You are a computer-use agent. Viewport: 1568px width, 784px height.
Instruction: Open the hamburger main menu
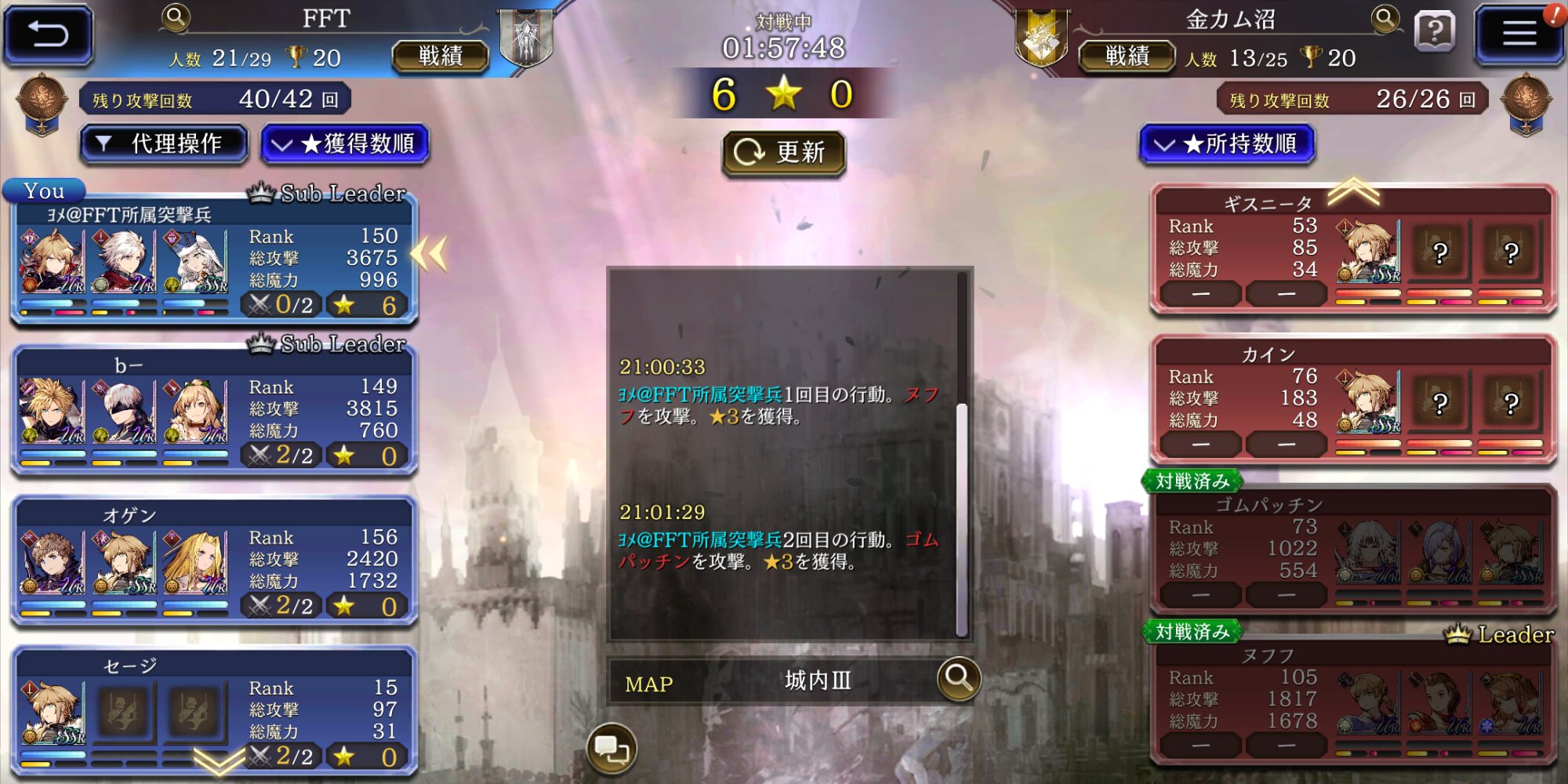point(1519,34)
